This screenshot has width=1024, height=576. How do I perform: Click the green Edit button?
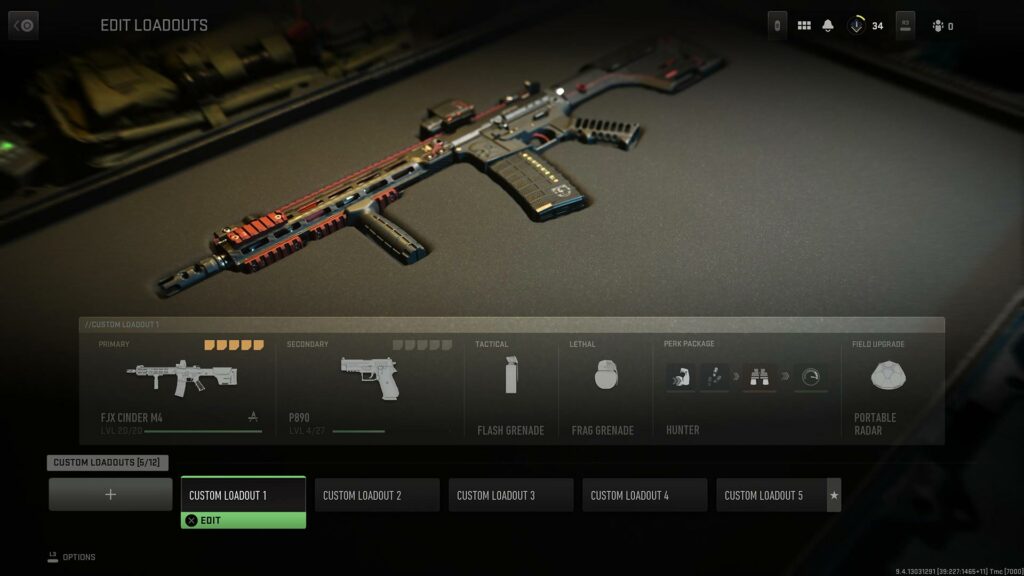(243, 520)
